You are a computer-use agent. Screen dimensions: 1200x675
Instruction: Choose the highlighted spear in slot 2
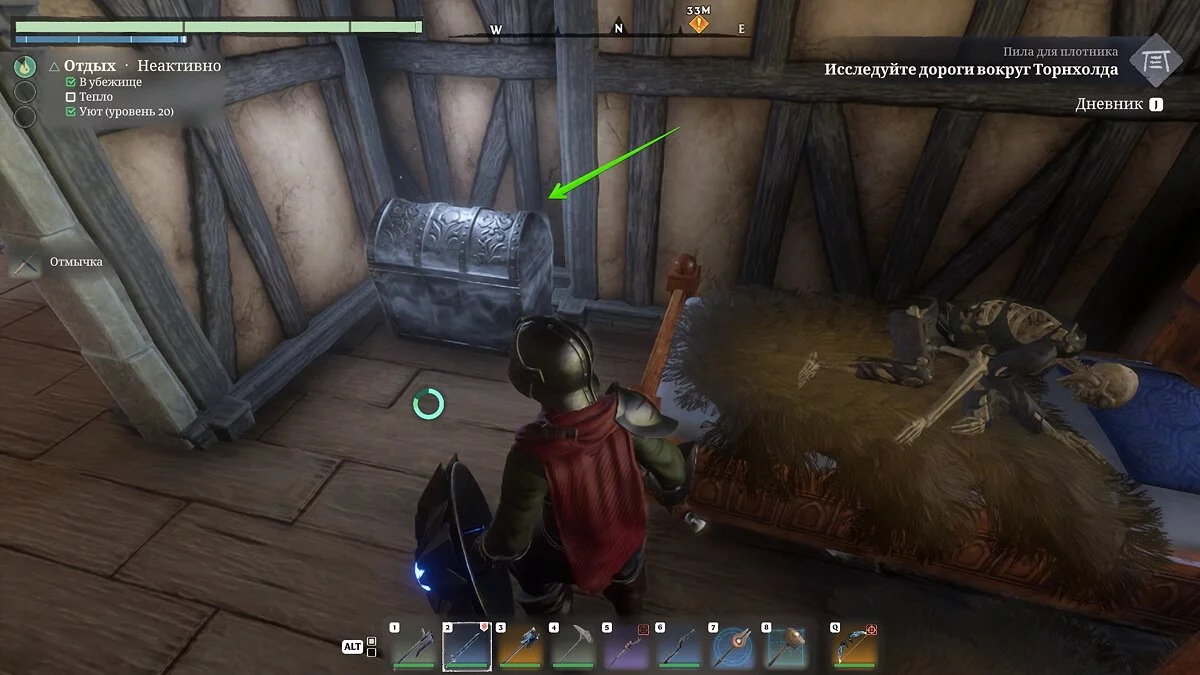pos(467,648)
